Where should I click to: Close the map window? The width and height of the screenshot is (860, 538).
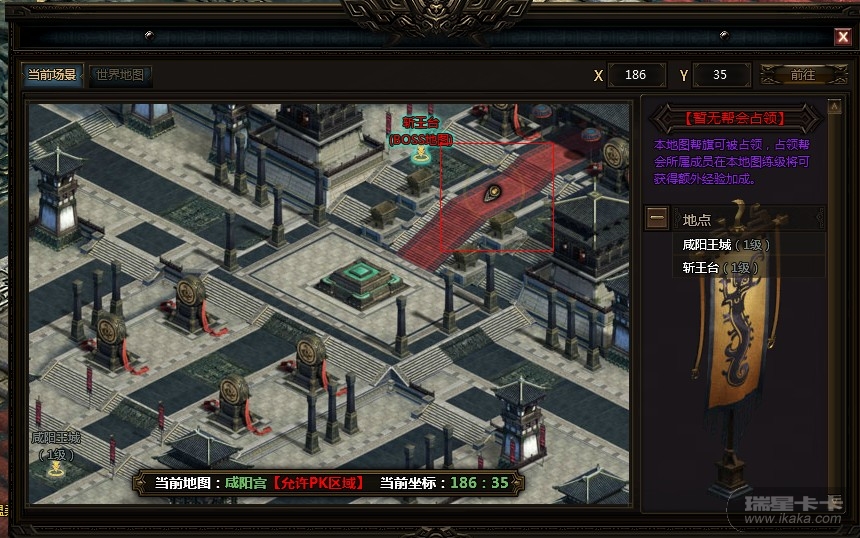[843, 37]
